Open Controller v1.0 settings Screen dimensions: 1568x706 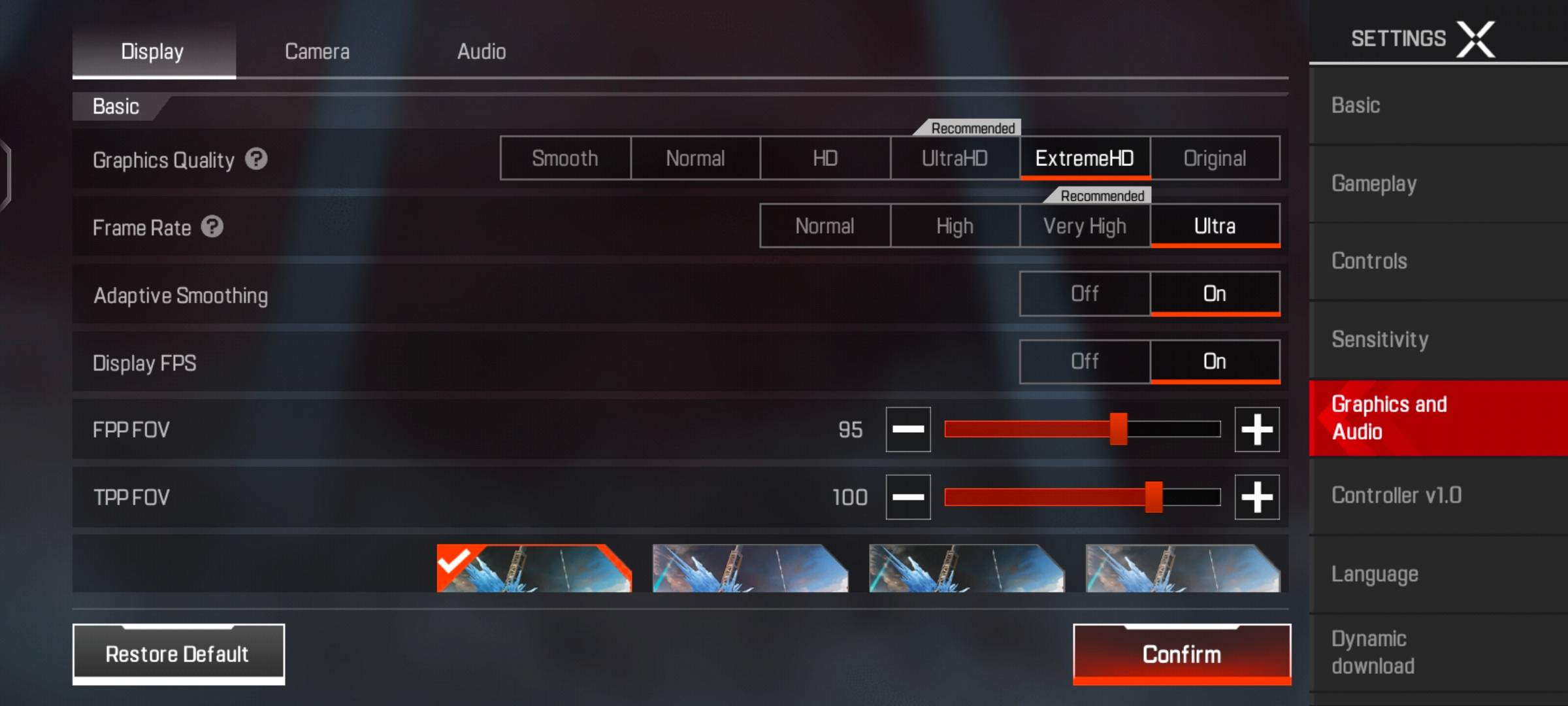coord(1396,496)
